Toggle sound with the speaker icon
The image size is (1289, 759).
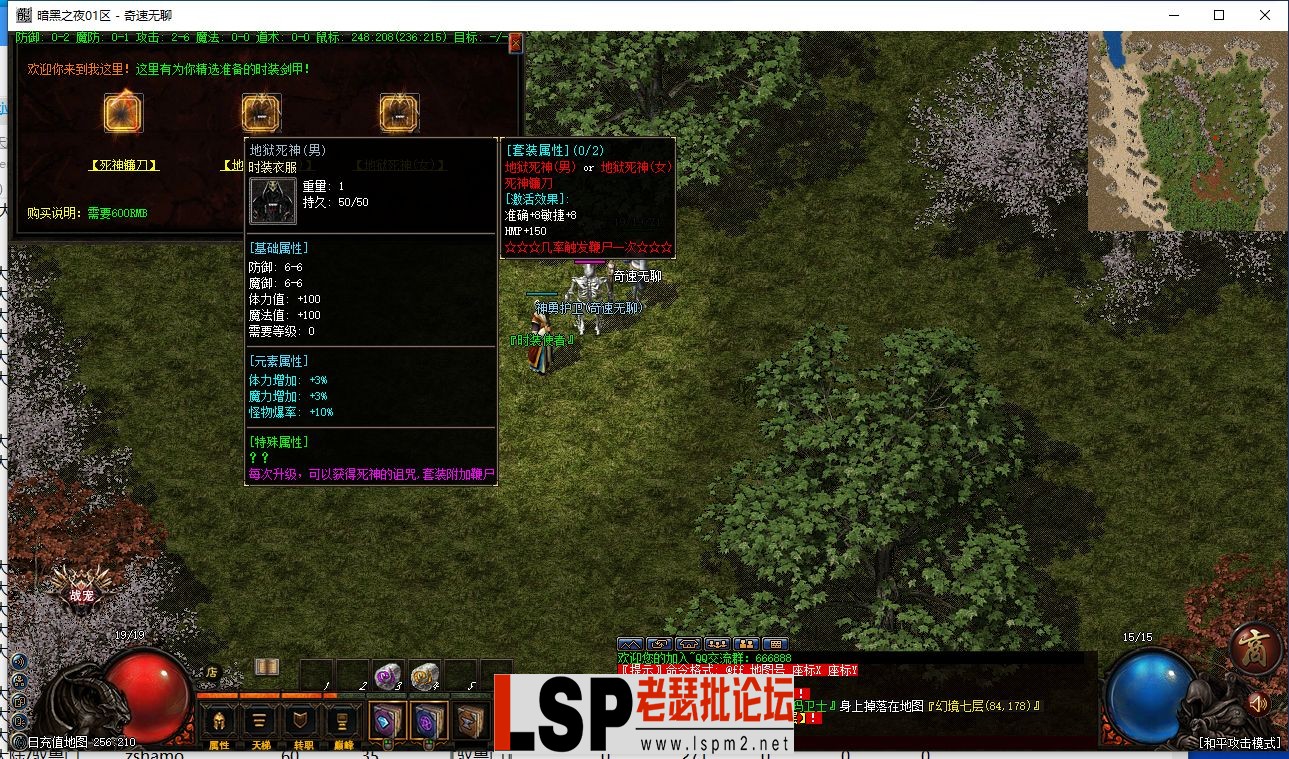[1258, 703]
